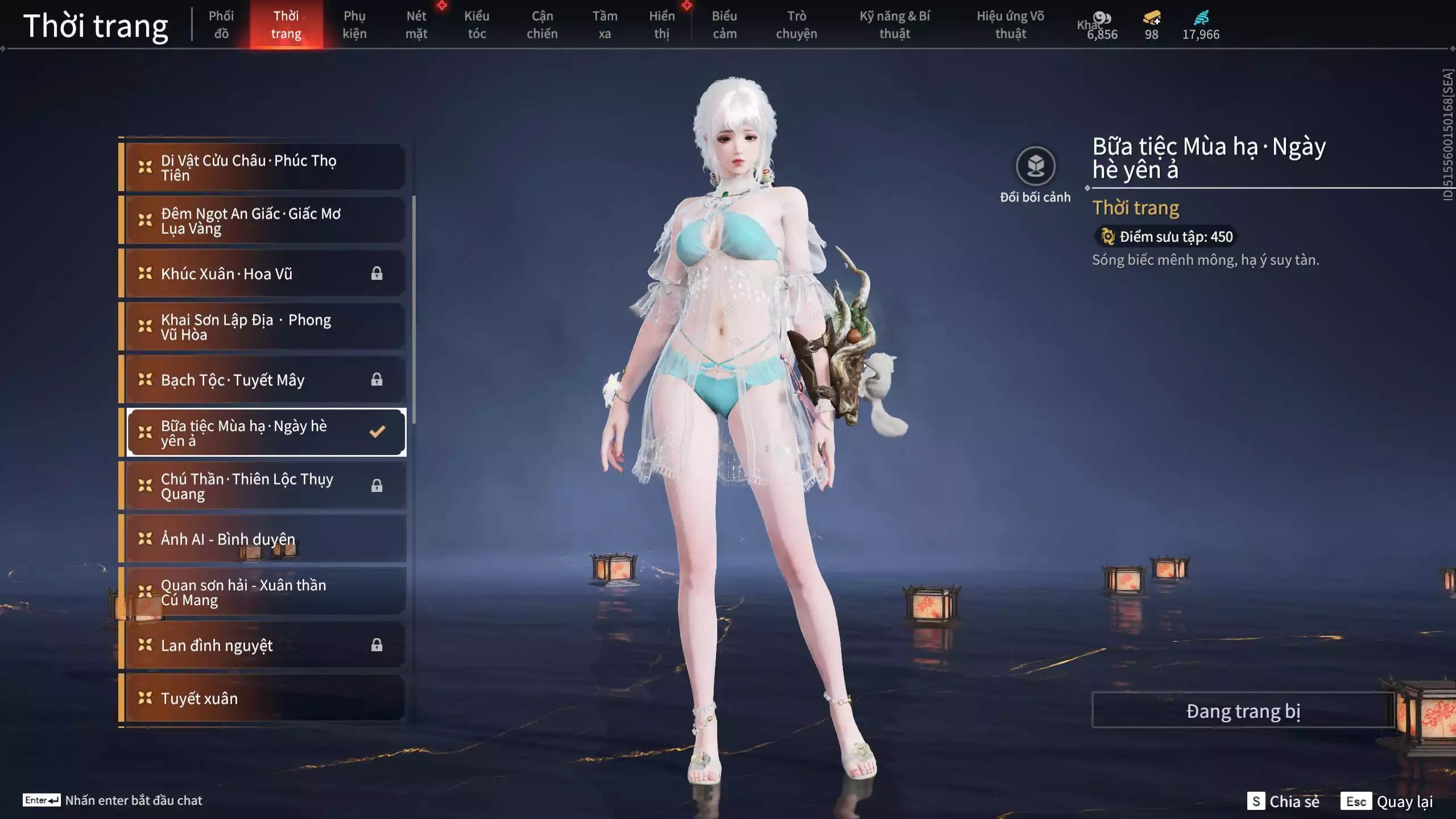The width and height of the screenshot is (1456, 819).
Task: Click the lock icon on Lan đình nguyệt
Action: 377,645
